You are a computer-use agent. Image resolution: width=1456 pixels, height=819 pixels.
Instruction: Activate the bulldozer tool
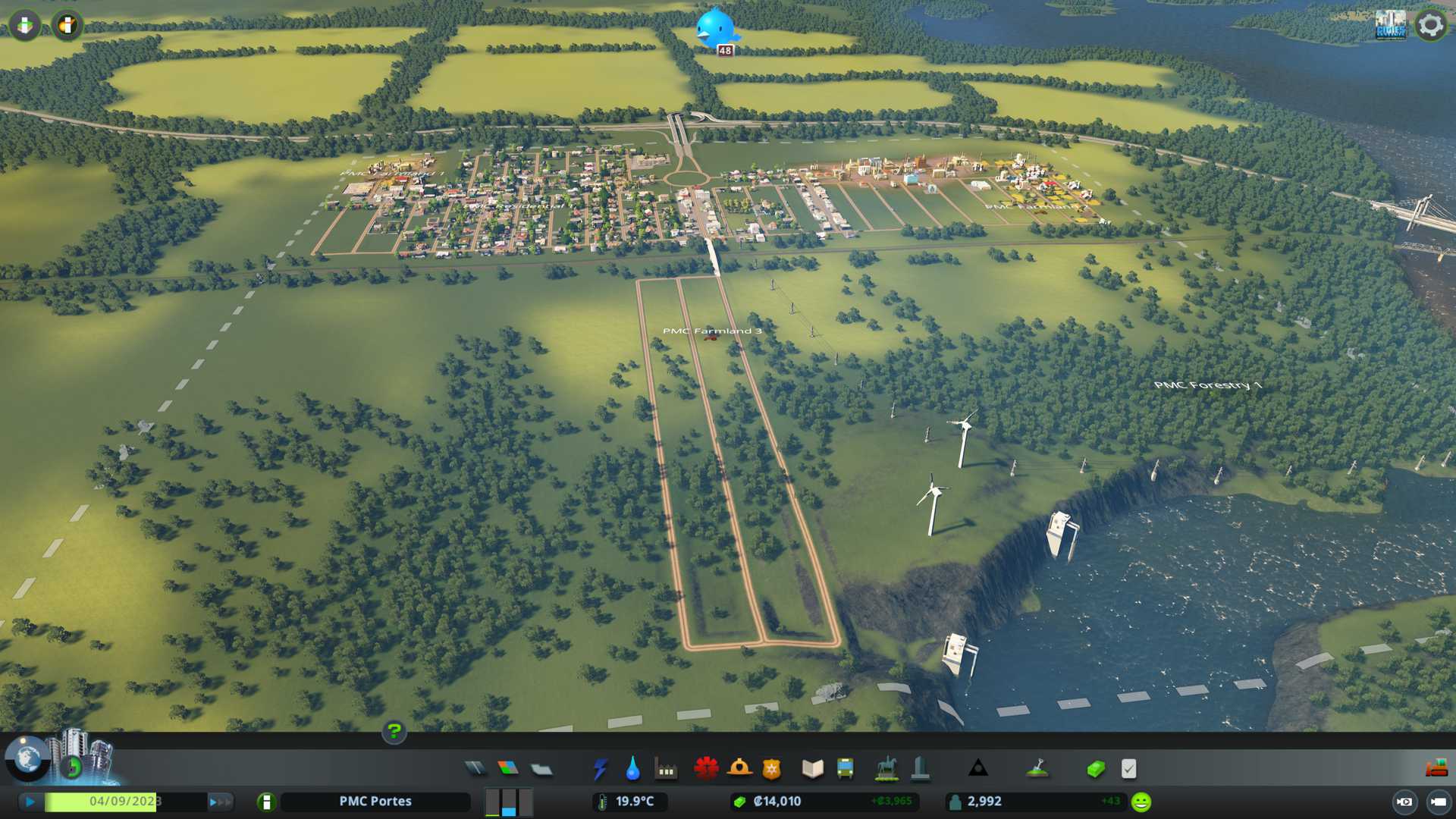(x=1436, y=769)
